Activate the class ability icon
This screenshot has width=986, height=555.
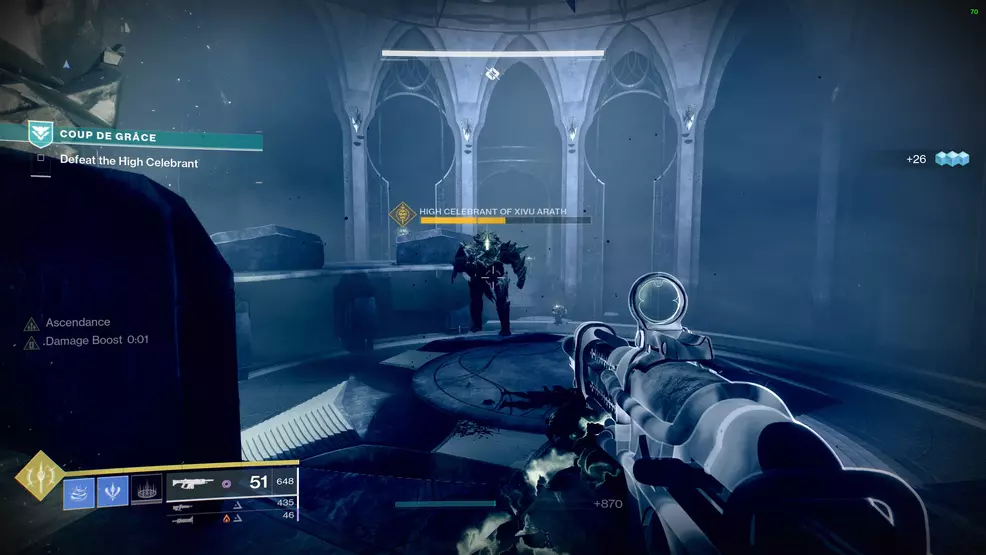coord(146,491)
